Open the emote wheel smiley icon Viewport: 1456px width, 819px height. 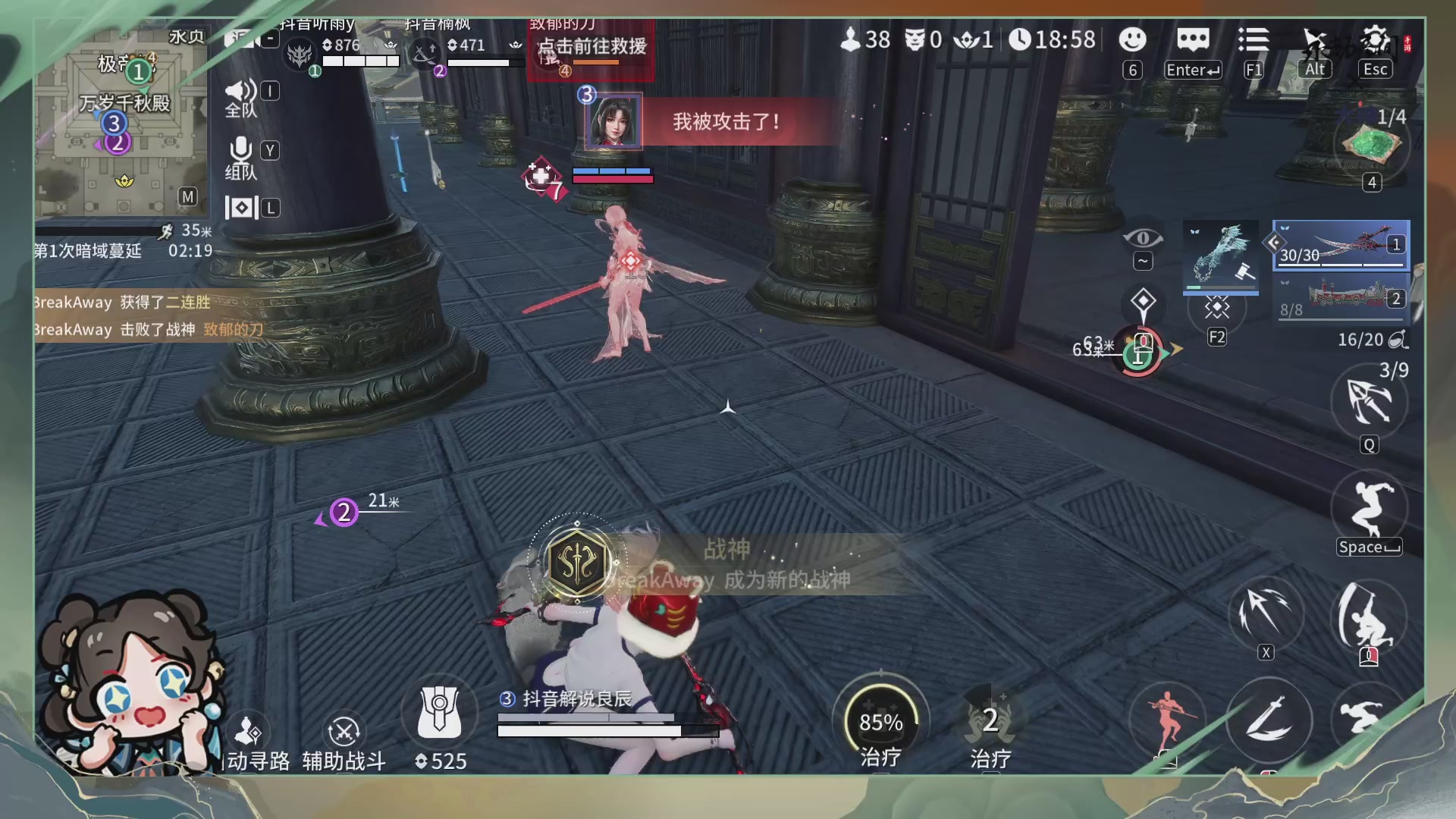pos(1132,41)
